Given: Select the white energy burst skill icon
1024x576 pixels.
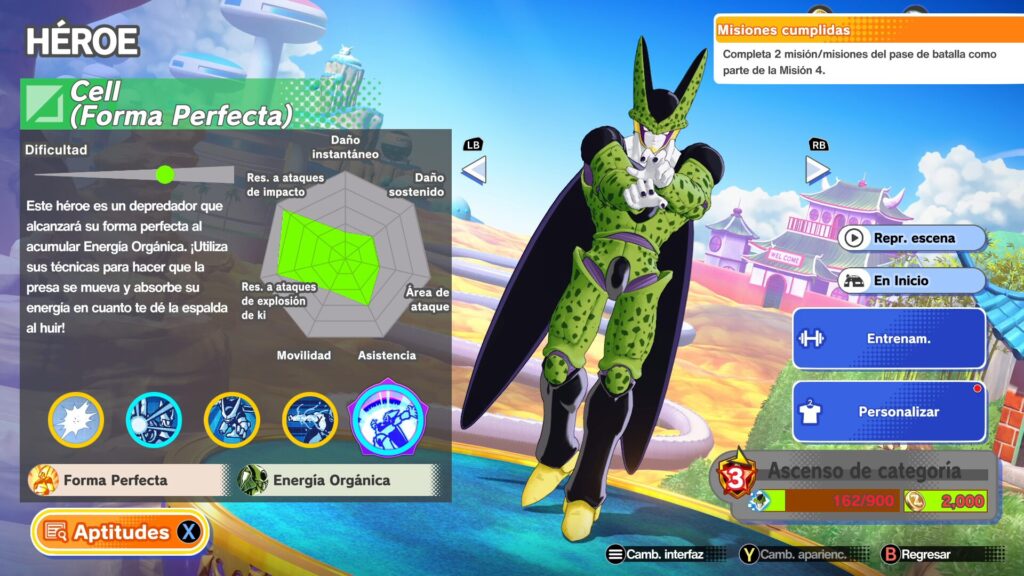Looking at the screenshot, I should point(76,419).
